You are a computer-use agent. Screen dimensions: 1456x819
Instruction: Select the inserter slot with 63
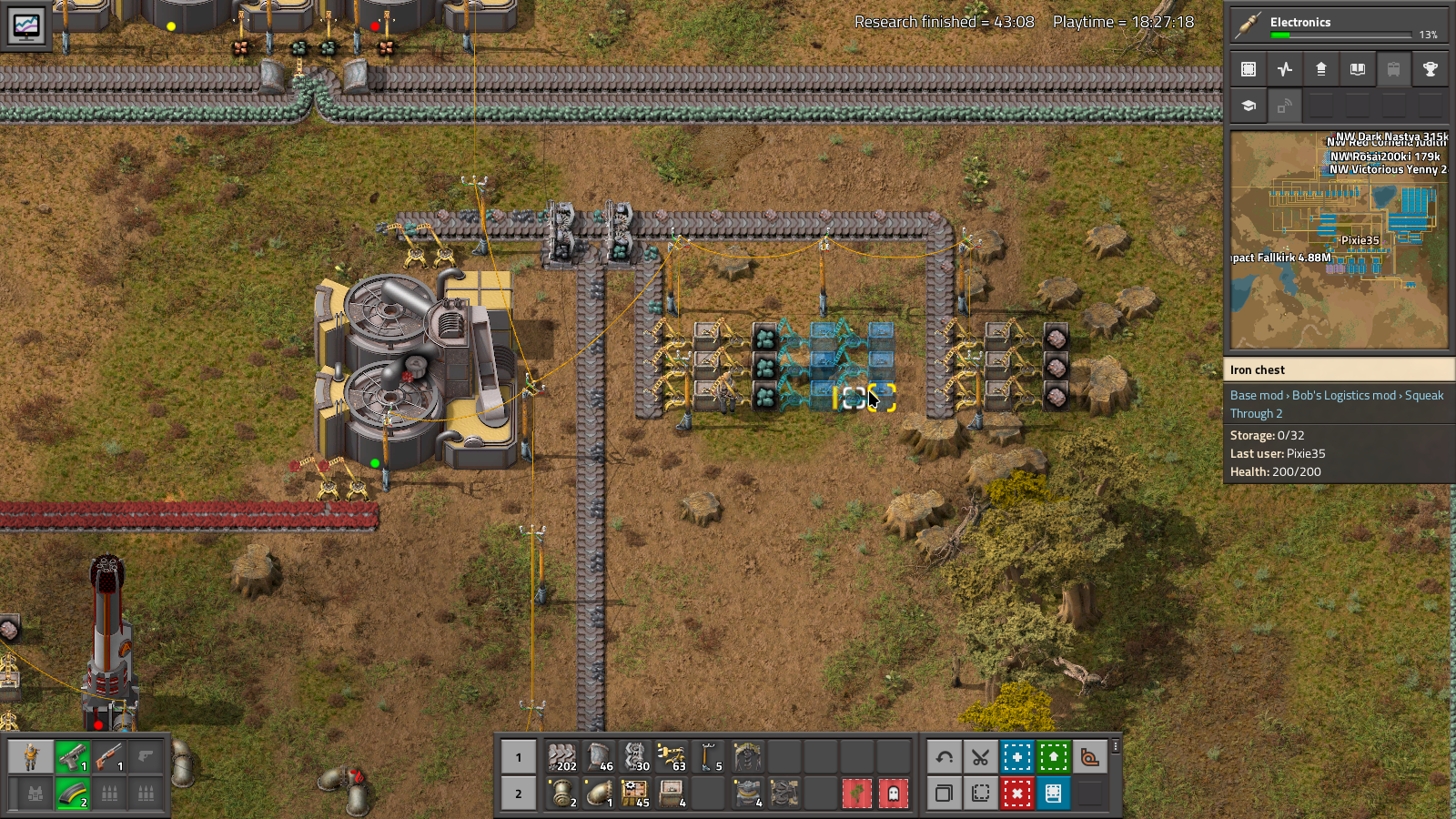672,757
